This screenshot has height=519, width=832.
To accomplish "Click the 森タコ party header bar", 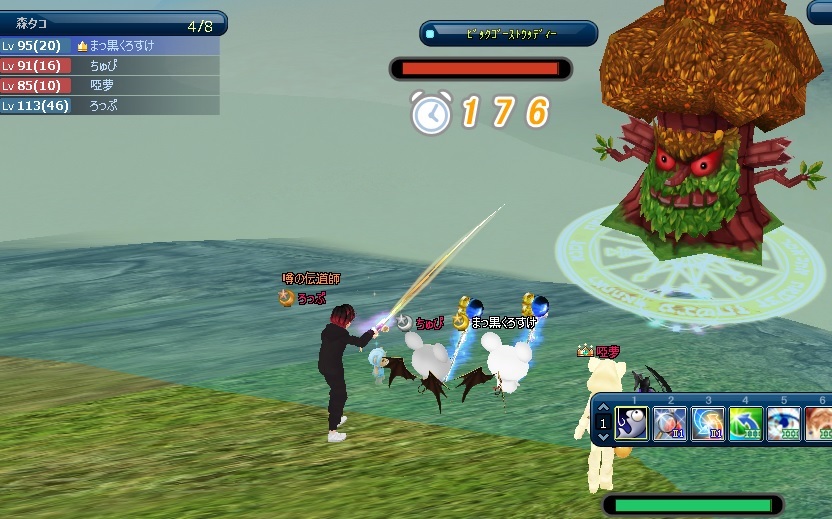I will [x=112, y=23].
